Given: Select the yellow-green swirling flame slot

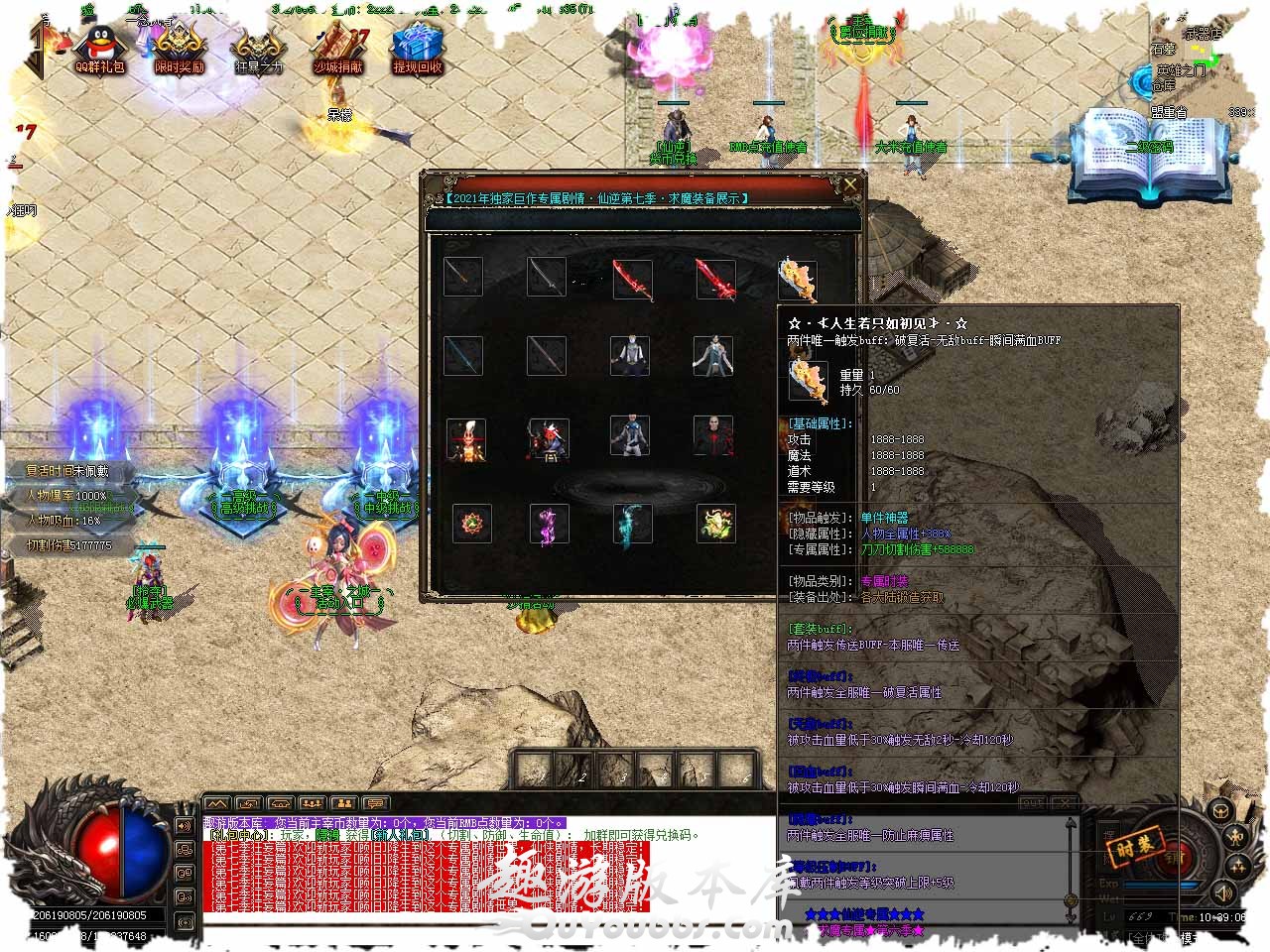Looking at the screenshot, I should pos(715,523).
